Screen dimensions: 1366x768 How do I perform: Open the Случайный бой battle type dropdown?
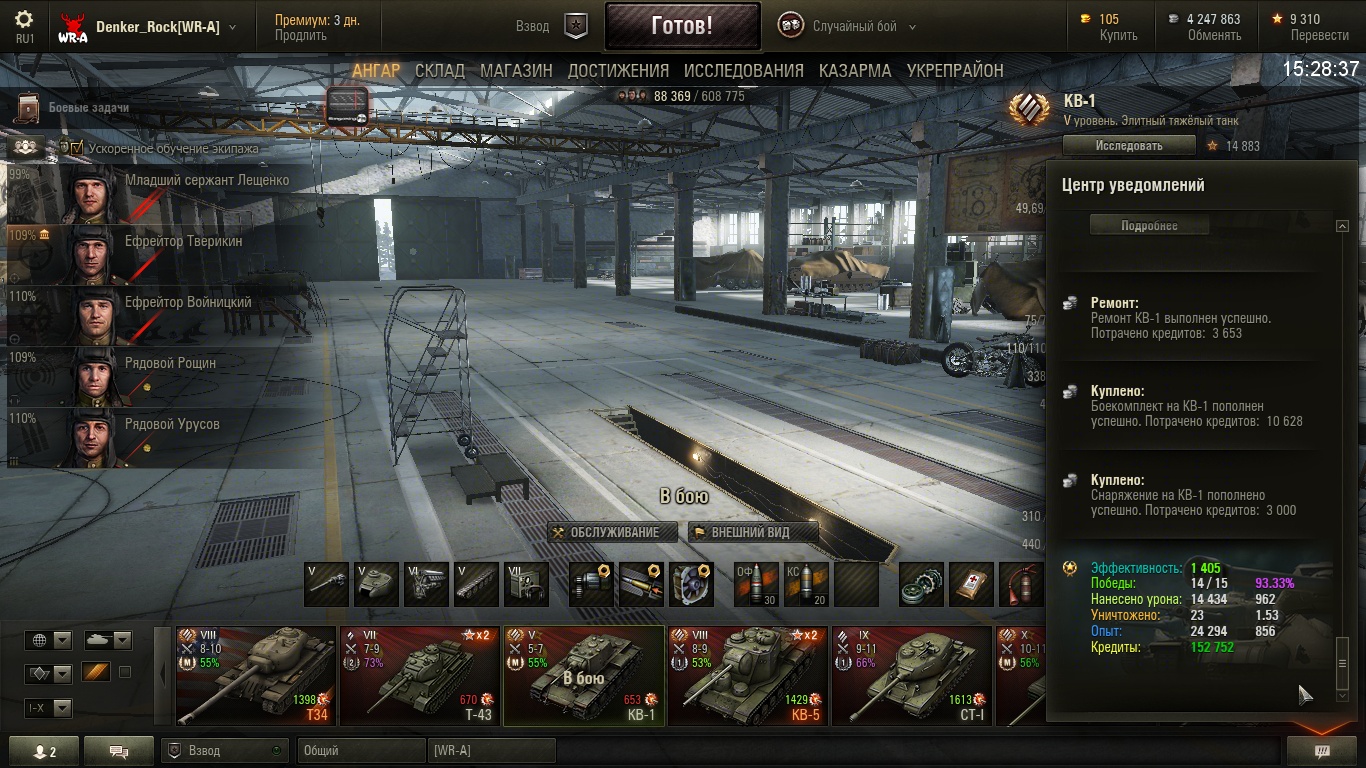[852, 27]
